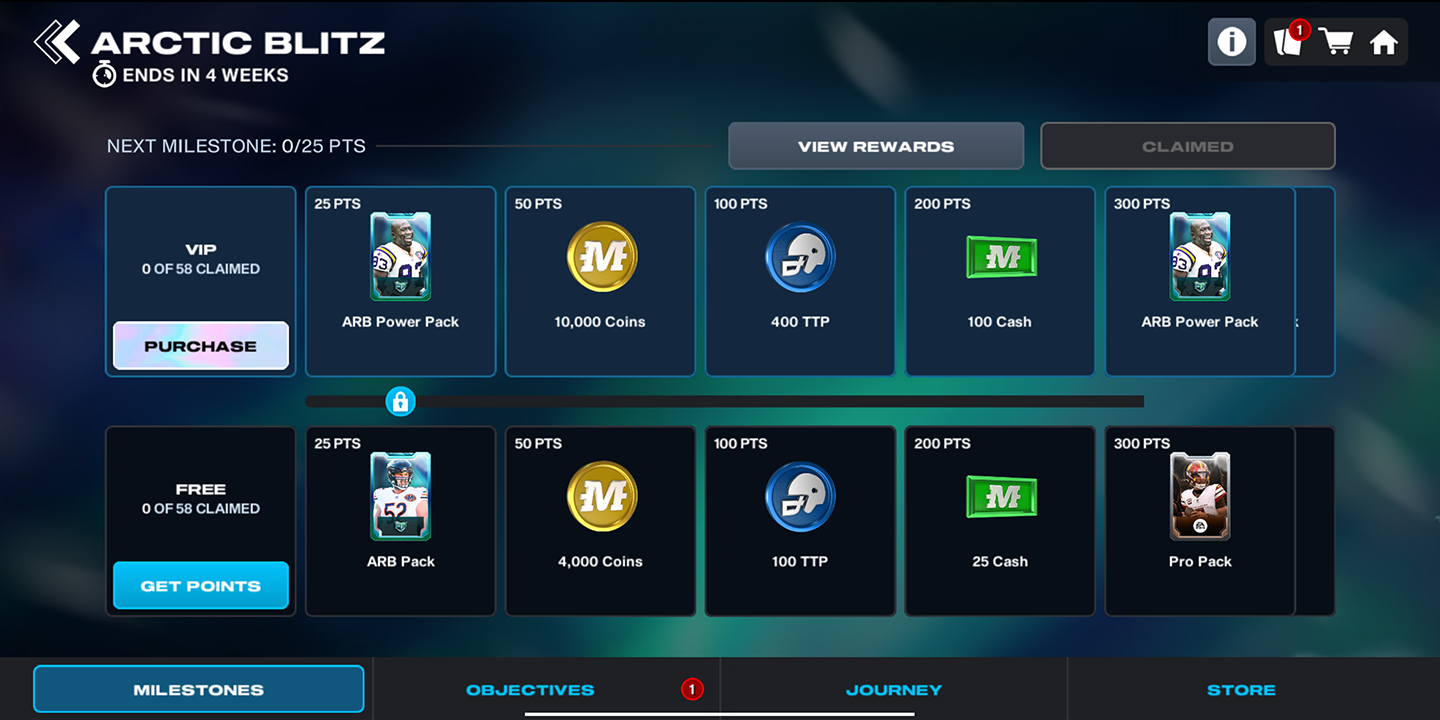The width and height of the screenshot is (1440, 720).
Task: Select the ARB Power Pack card thumbnail
Action: (x=400, y=257)
